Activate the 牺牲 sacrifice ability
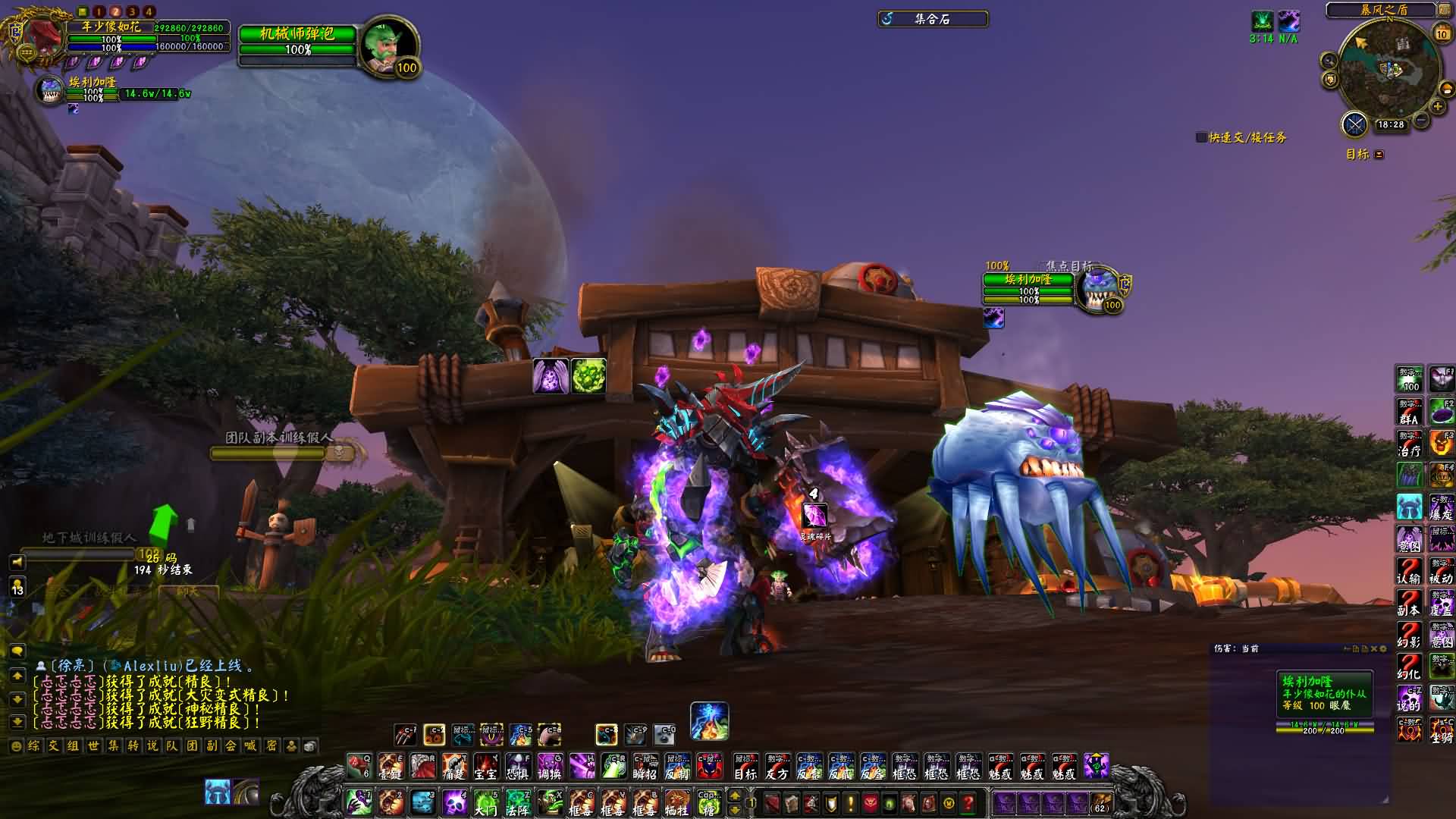The image size is (1456, 819). 676,802
